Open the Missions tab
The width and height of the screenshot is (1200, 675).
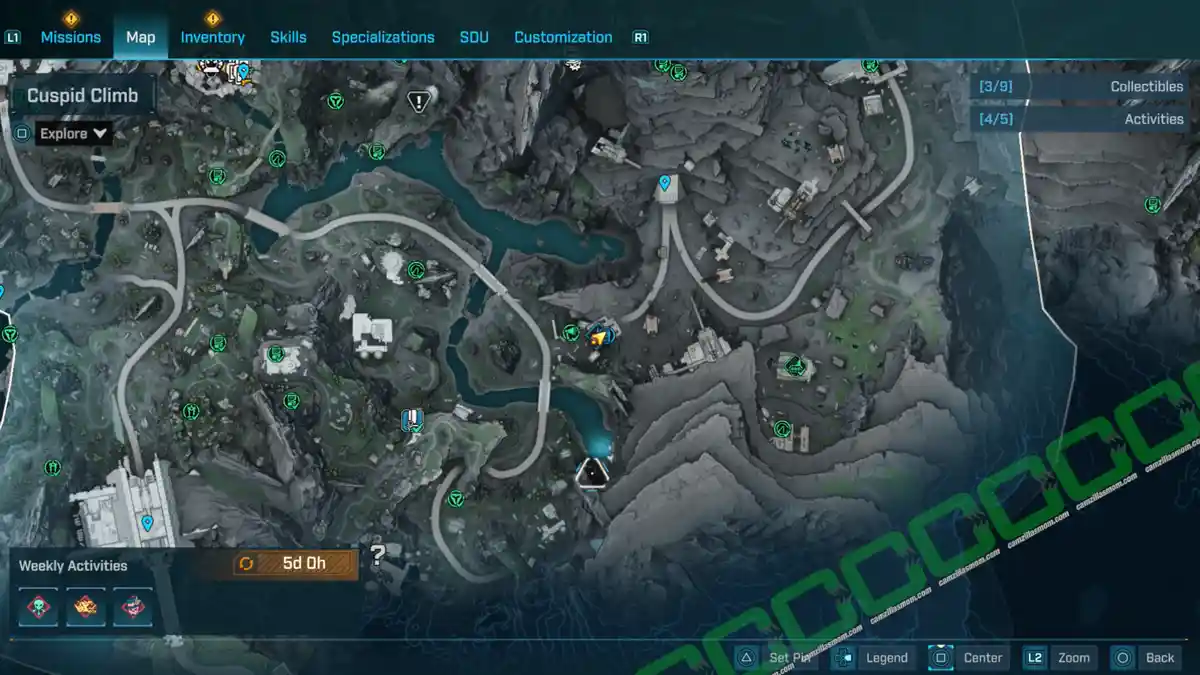coord(70,37)
